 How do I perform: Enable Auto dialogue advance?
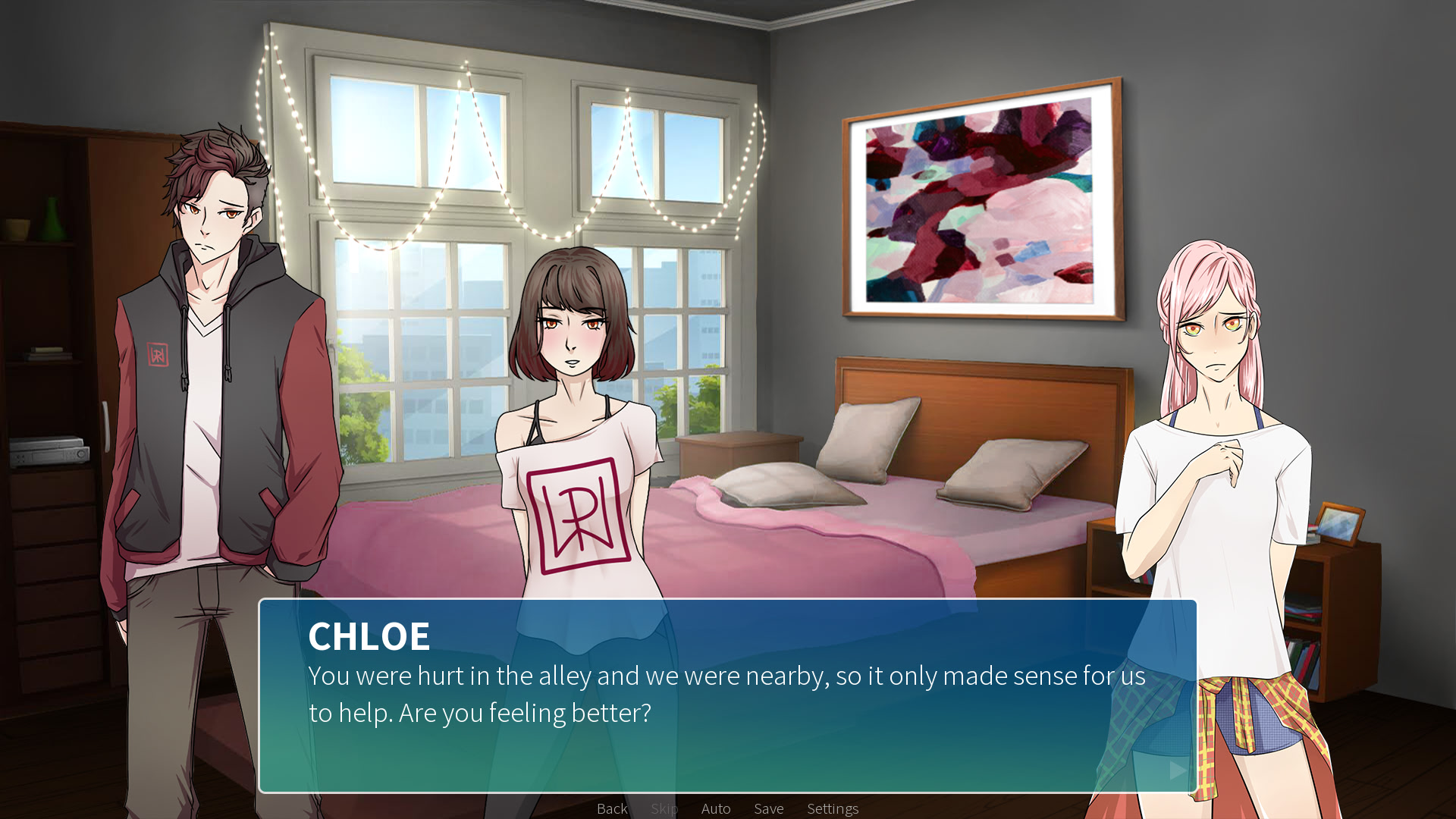[716, 808]
